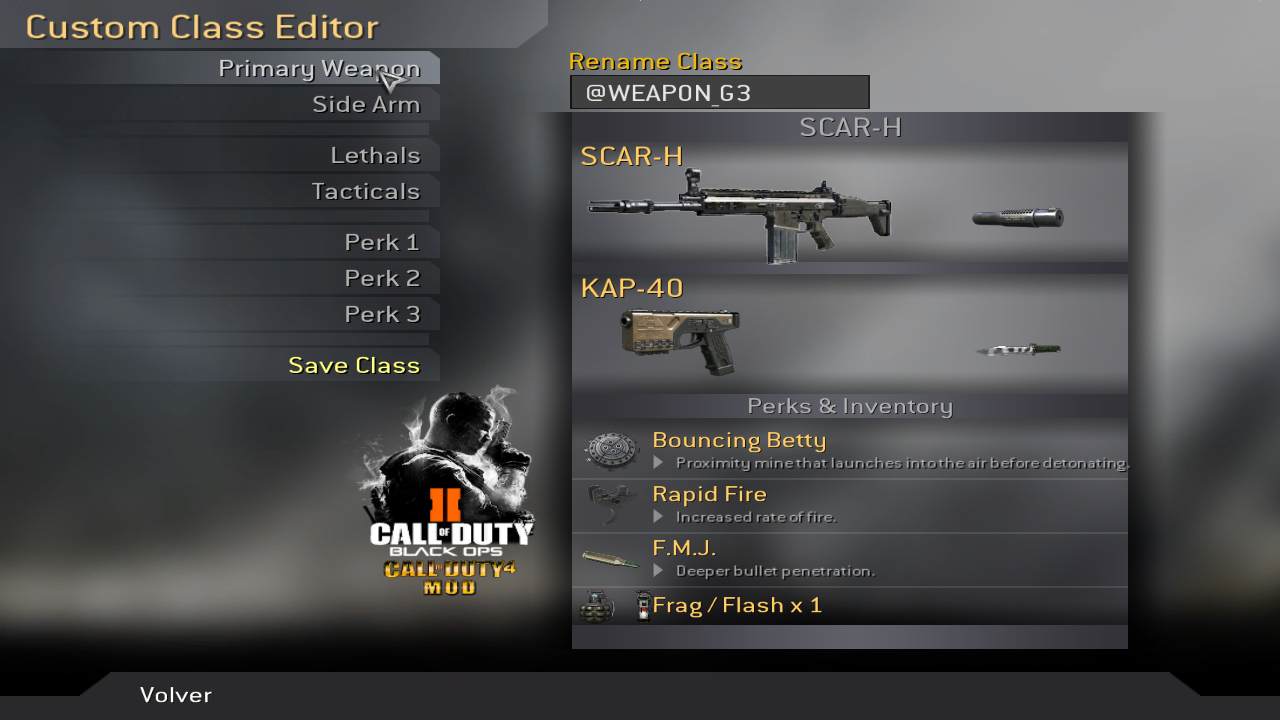This screenshot has height=720, width=1280.
Task: Click the Rename Class text field
Action: (719, 93)
